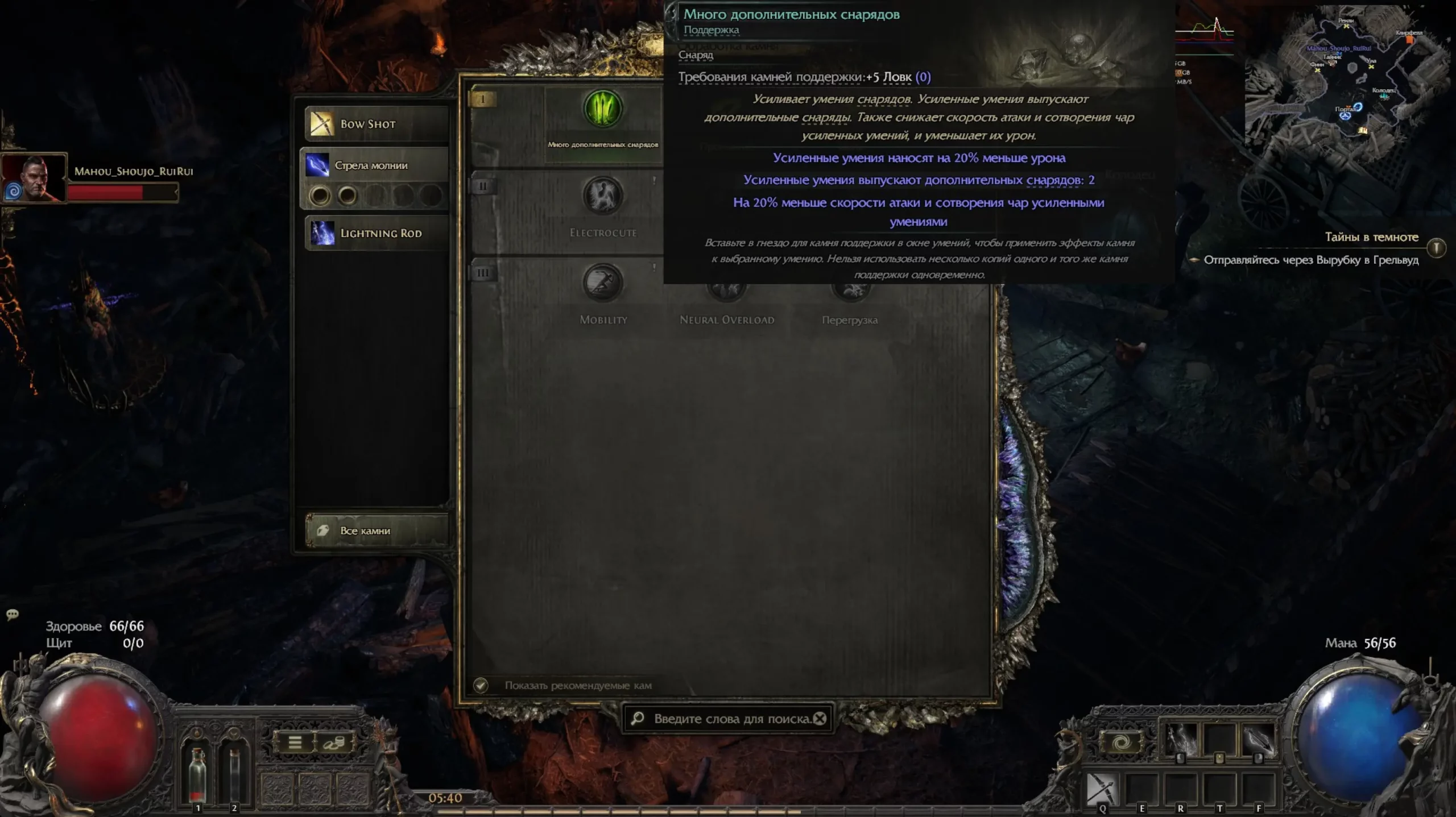Viewport: 1456px width, 817px height.
Task: Pick the Перегрузка support gem
Action: [x=850, y=290]
